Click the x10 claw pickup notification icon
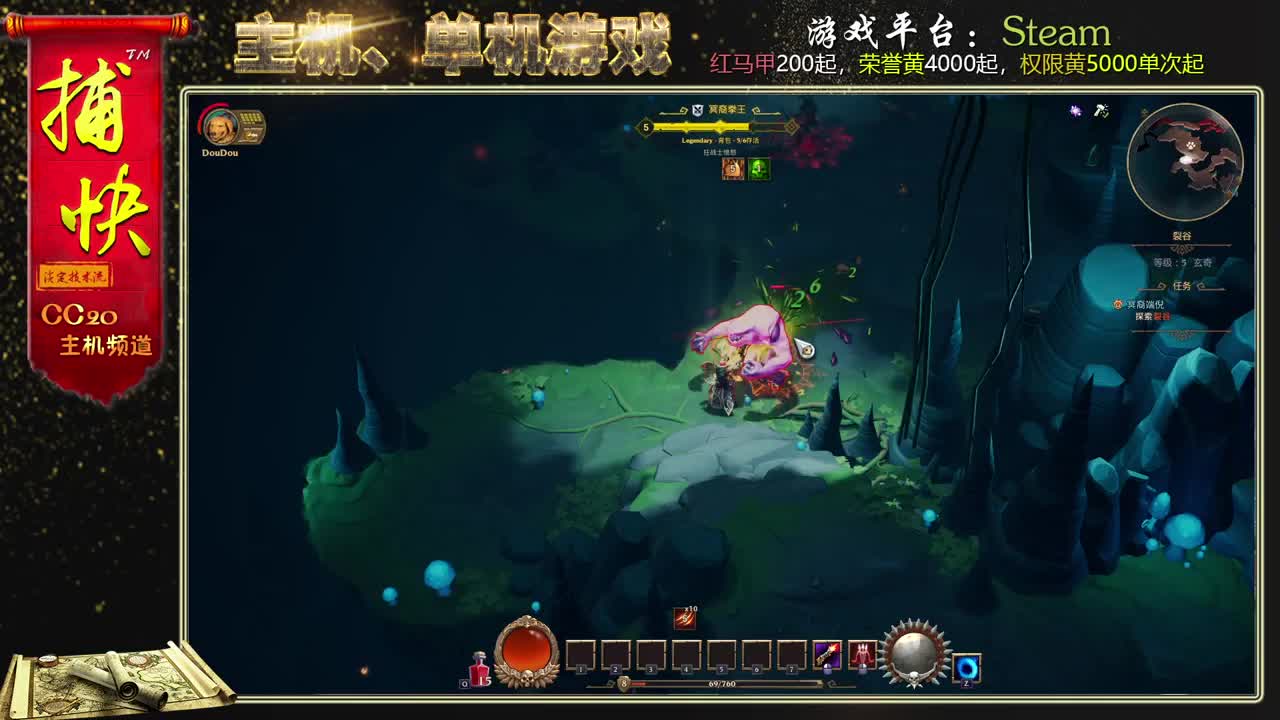This screenshot has width=1280, height=720. coord(685,619)
